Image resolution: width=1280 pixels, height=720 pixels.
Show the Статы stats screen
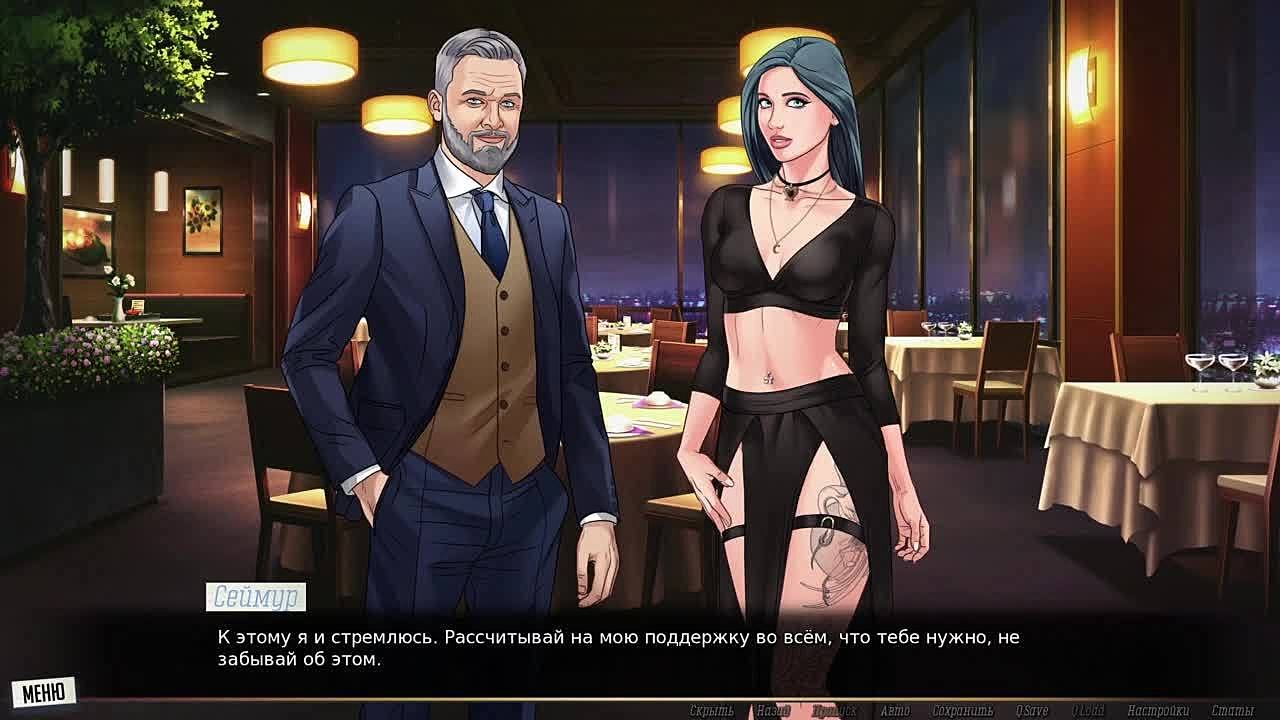pyautogui.click(x=1232, y=711)
